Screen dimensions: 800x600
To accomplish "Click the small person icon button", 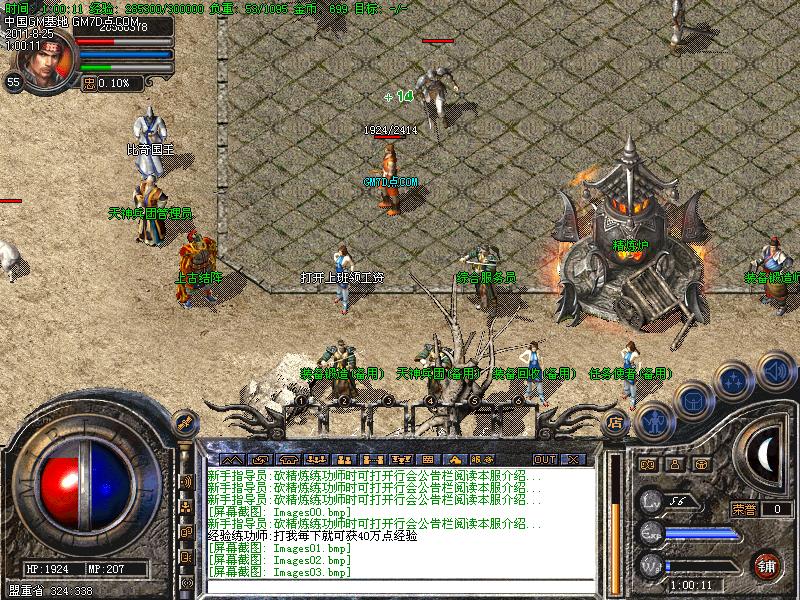I will pyautogui.click(x=674, y=465).
